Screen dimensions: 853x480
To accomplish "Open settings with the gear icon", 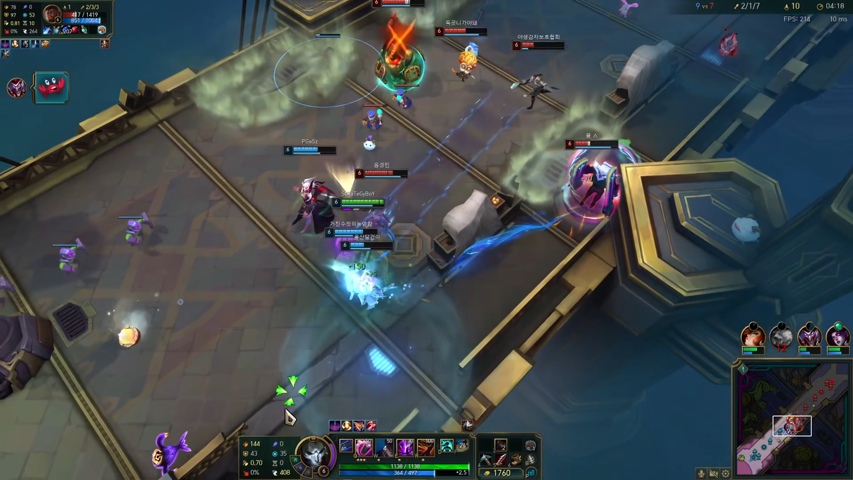I will pos(726,474).
